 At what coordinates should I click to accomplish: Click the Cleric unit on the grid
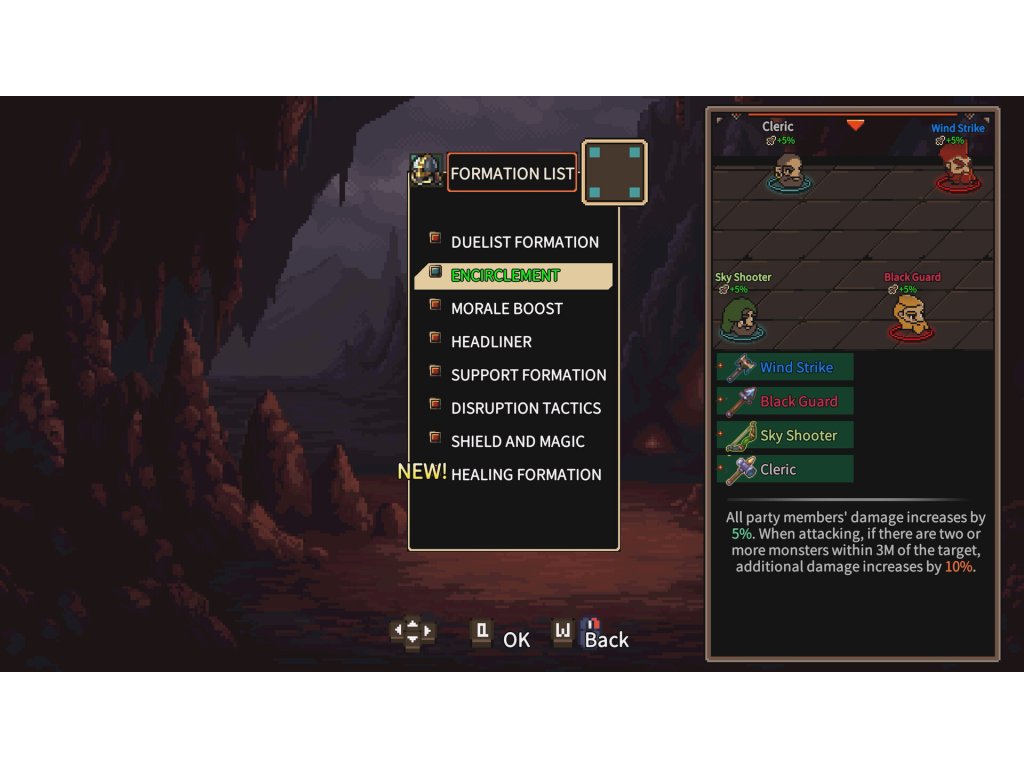[x=789, y=171]
